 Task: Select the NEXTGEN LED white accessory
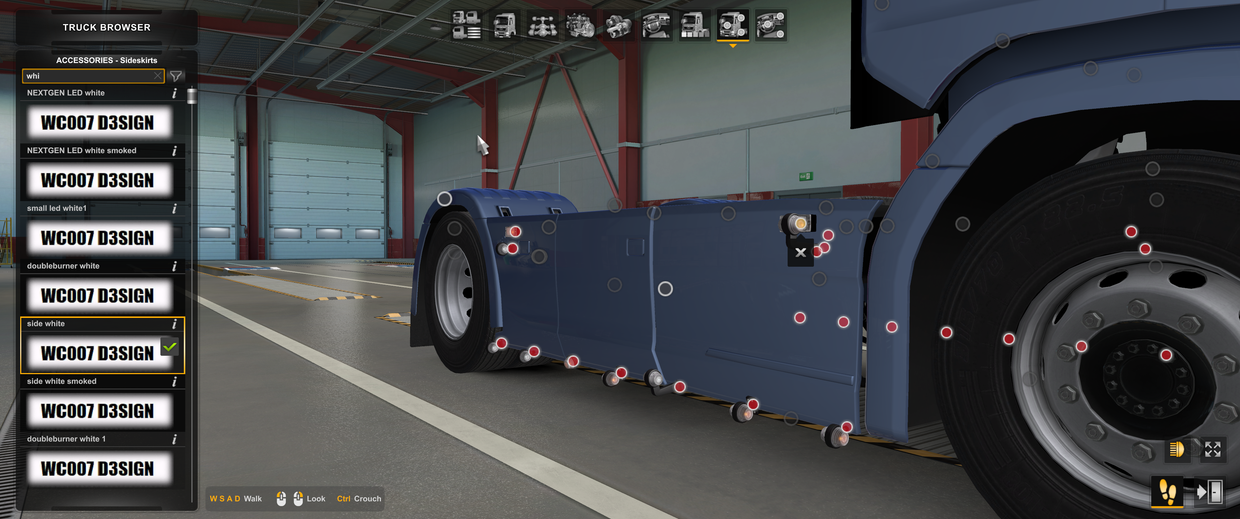click(98, 123)
